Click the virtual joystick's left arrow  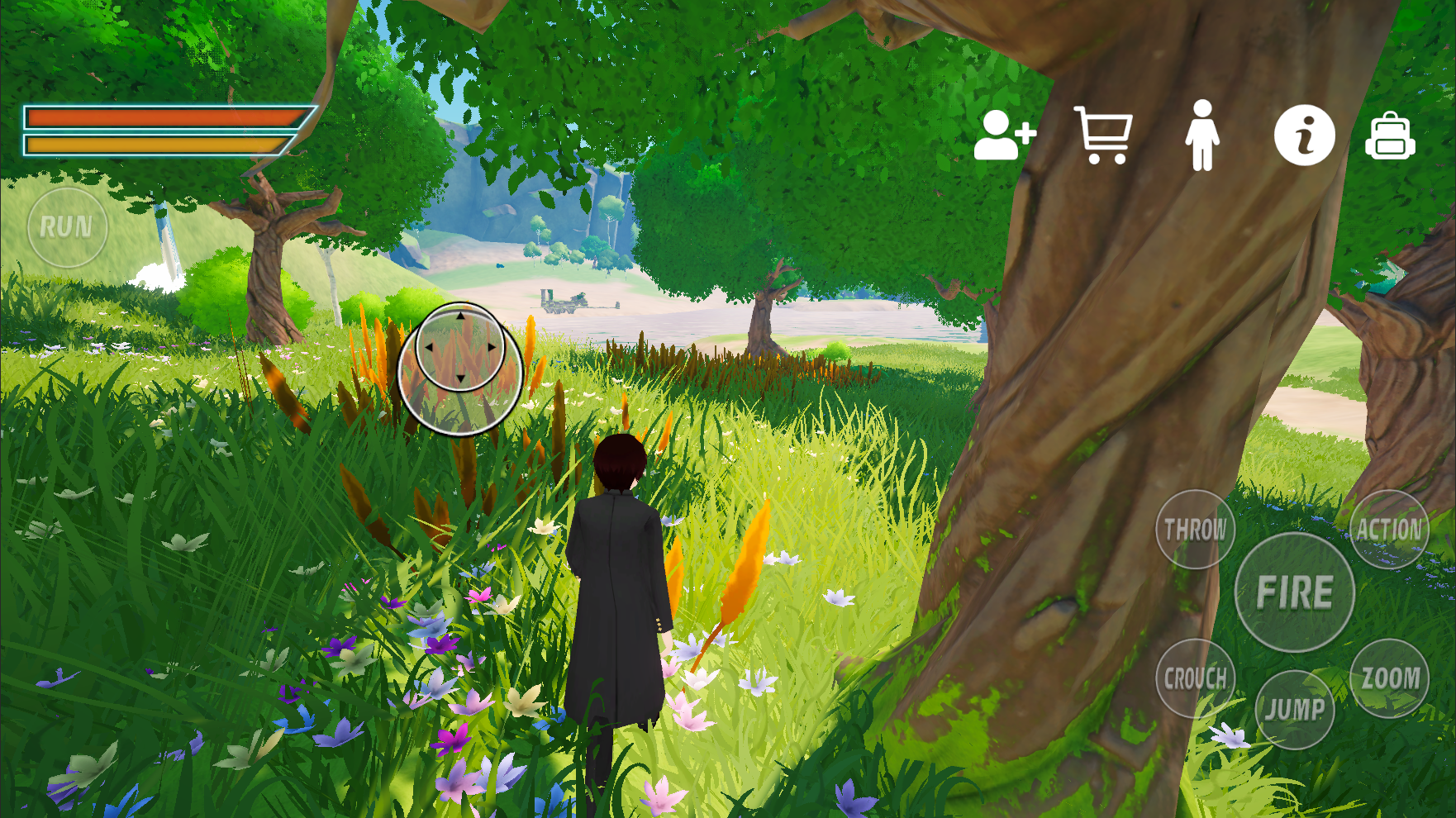pyautogui.click(x=429, y=347)
